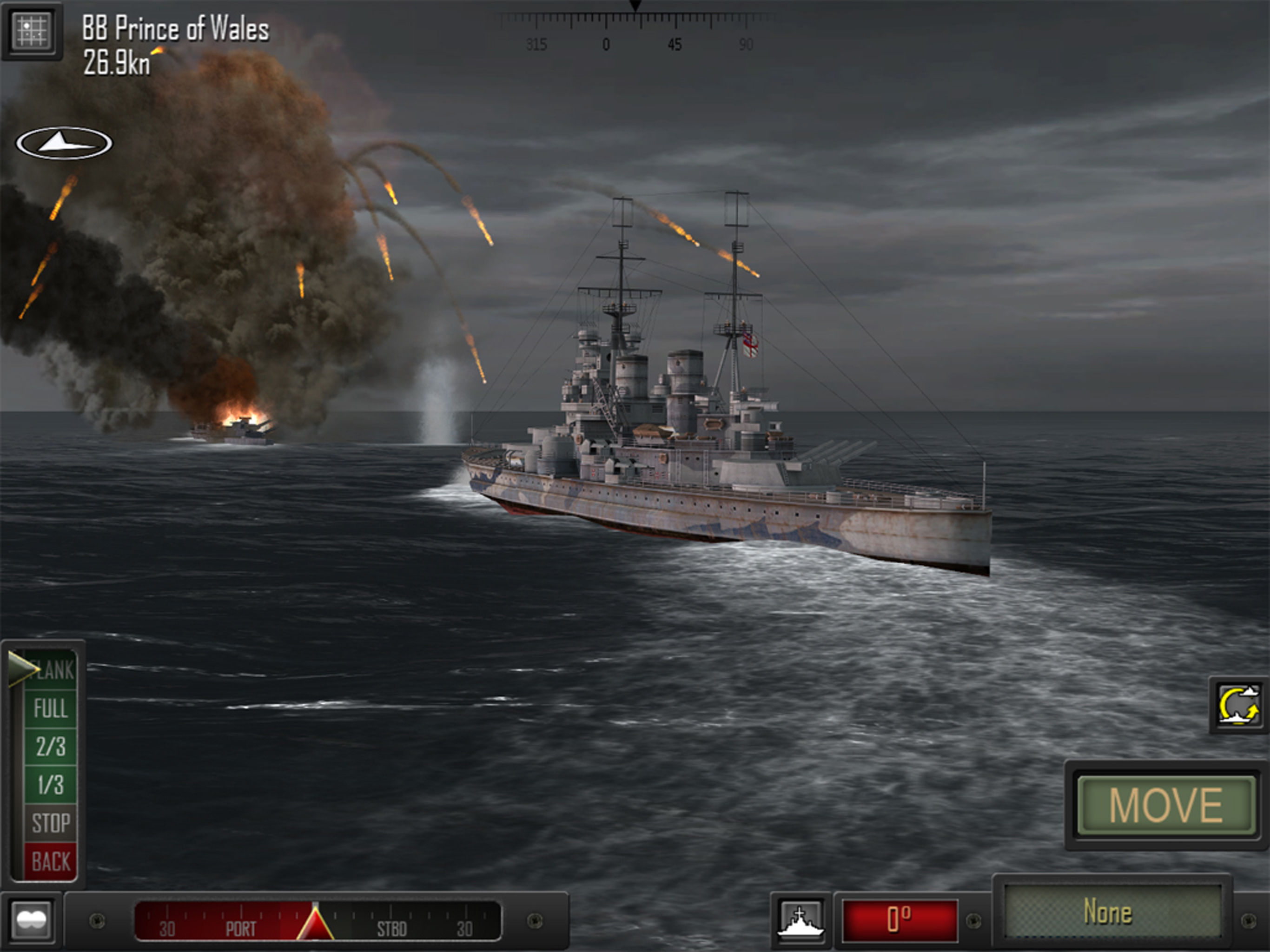The image size is (1270, 952).
Task: Open the target selector showing None
Action: 1113,912
